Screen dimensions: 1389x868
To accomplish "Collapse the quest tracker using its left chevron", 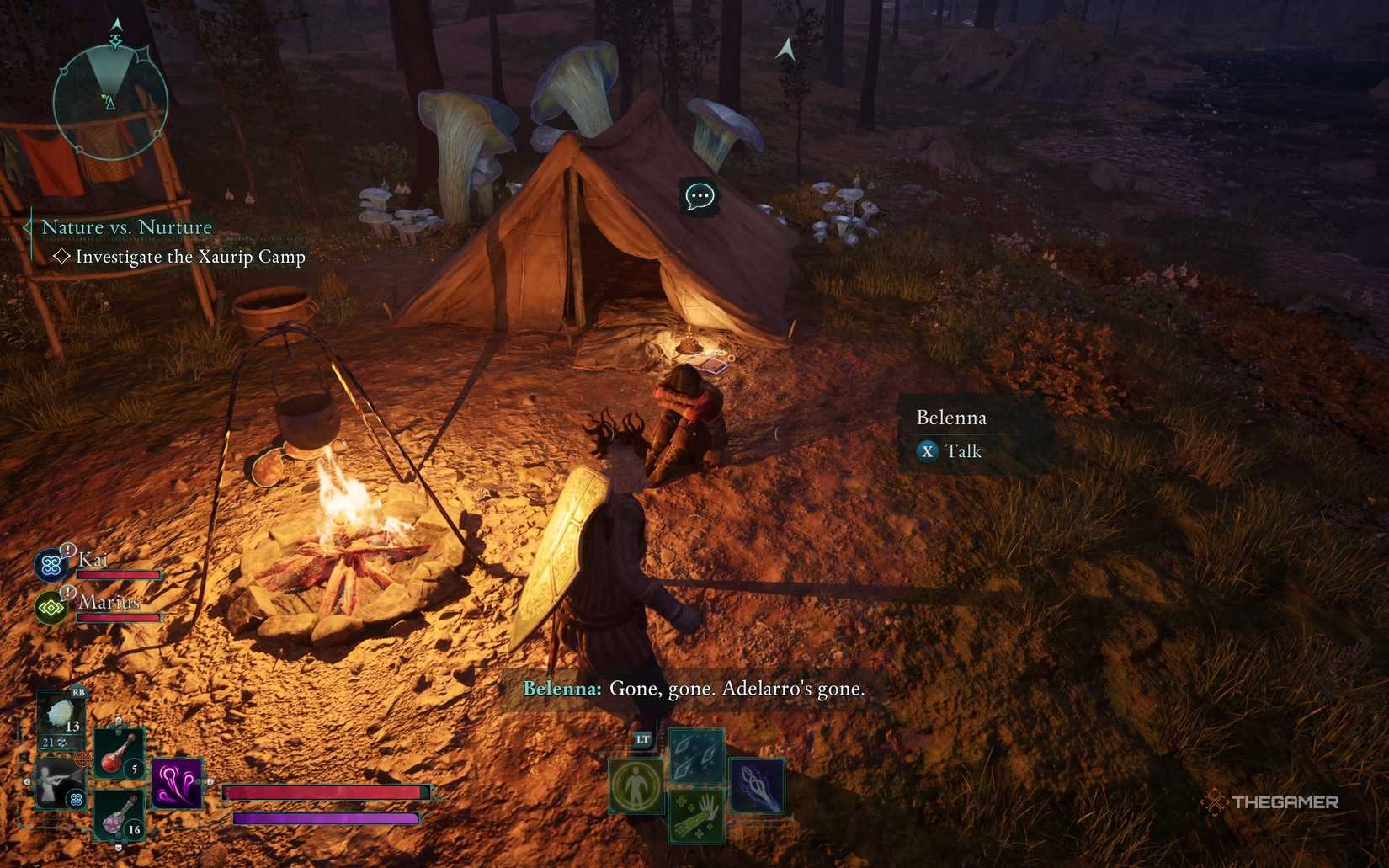I will click(26, 226).
